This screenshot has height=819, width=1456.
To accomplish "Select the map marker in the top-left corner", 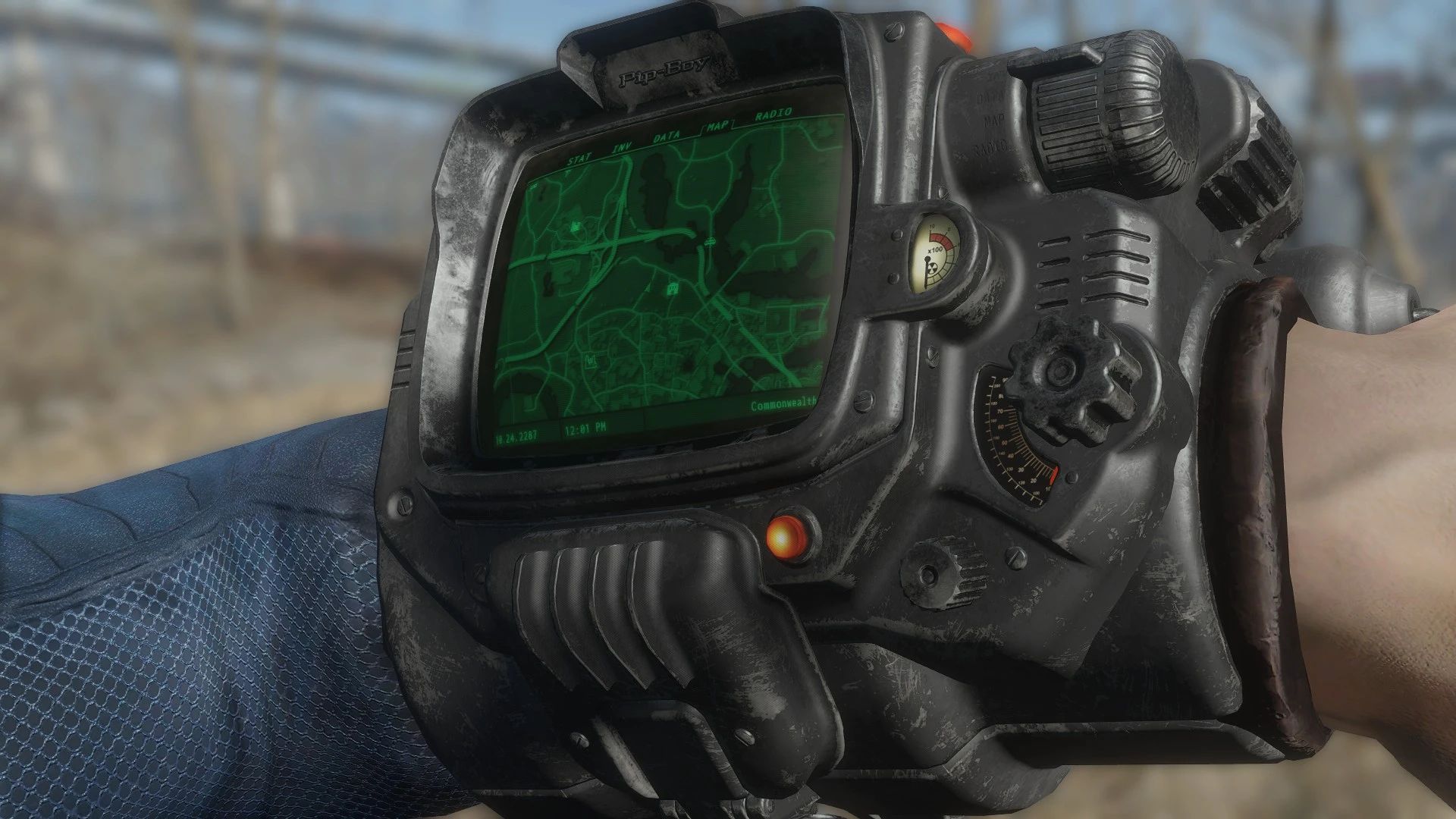I will point(532,186).
